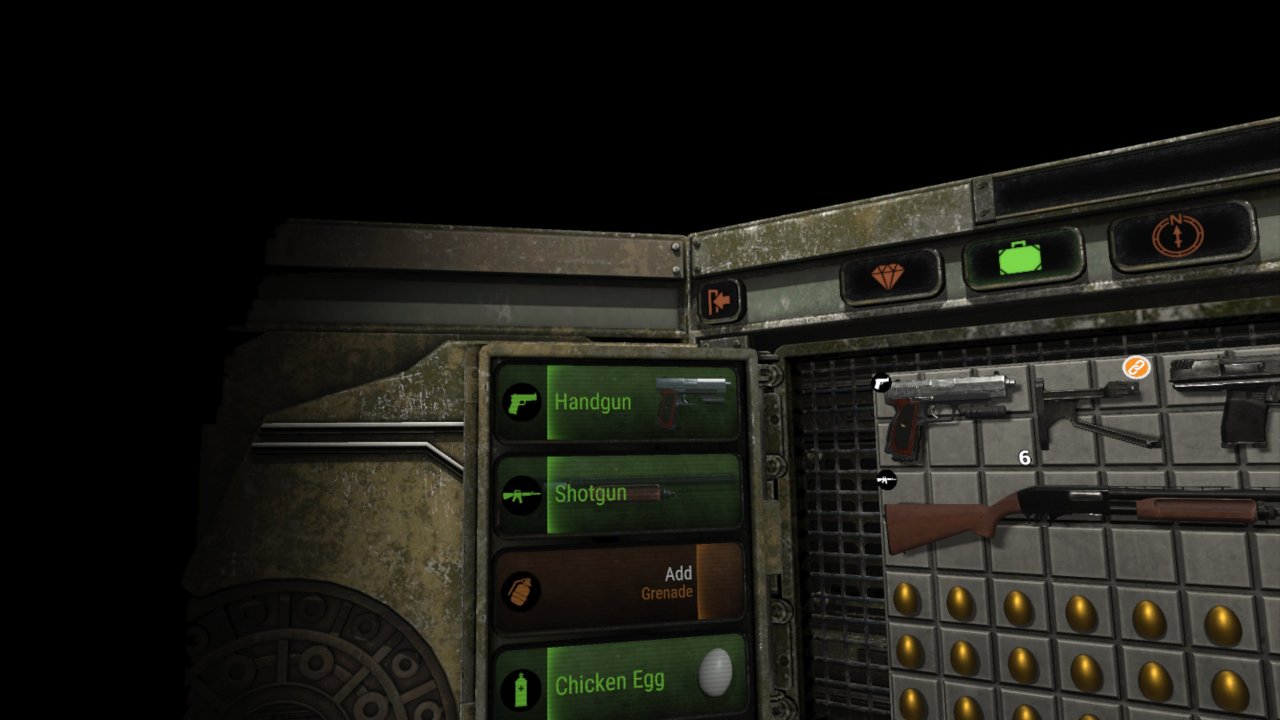
Task: Select the rifle icon beside the Shotgun label
Action: pos(521,492)
